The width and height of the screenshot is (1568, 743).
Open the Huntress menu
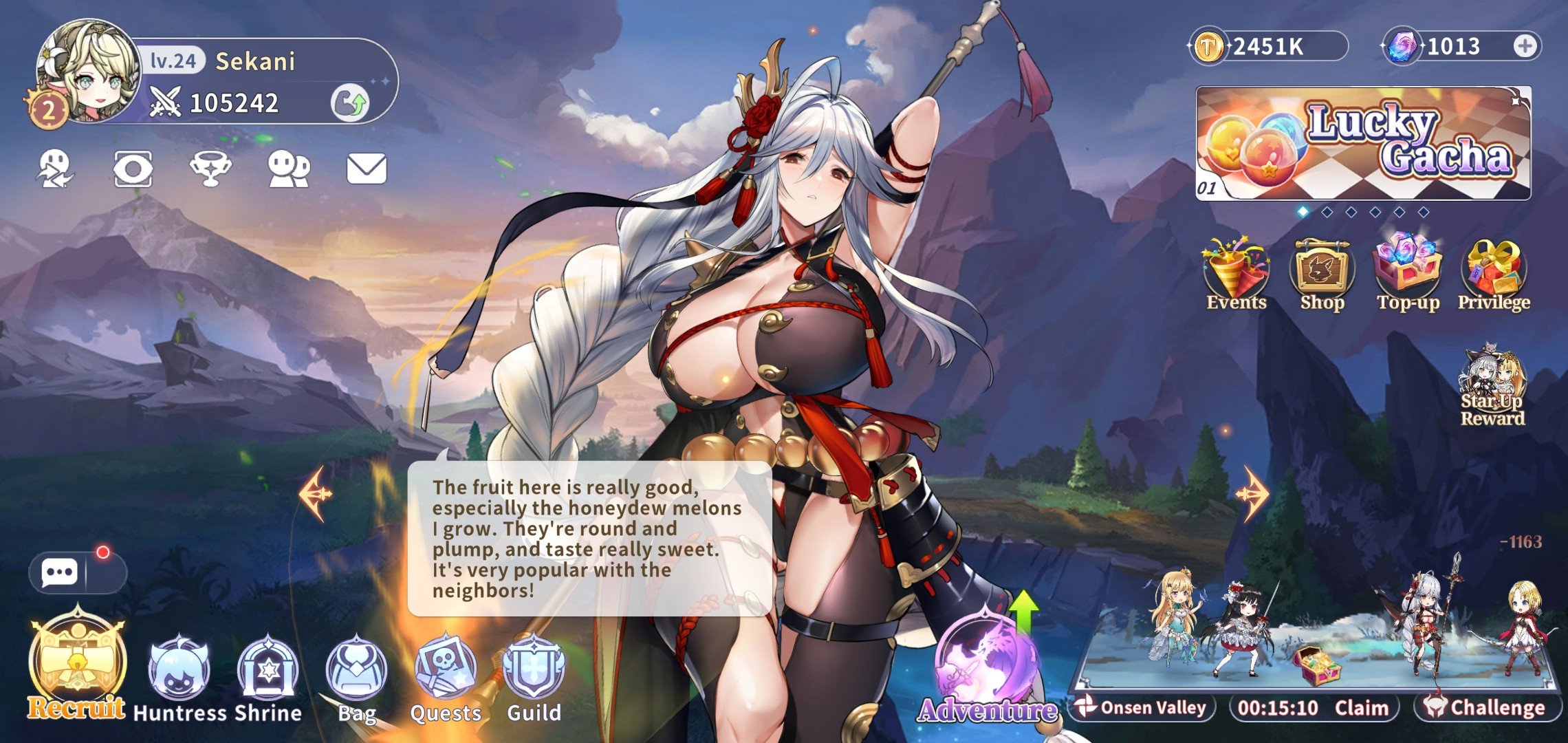tap(178, 678)
